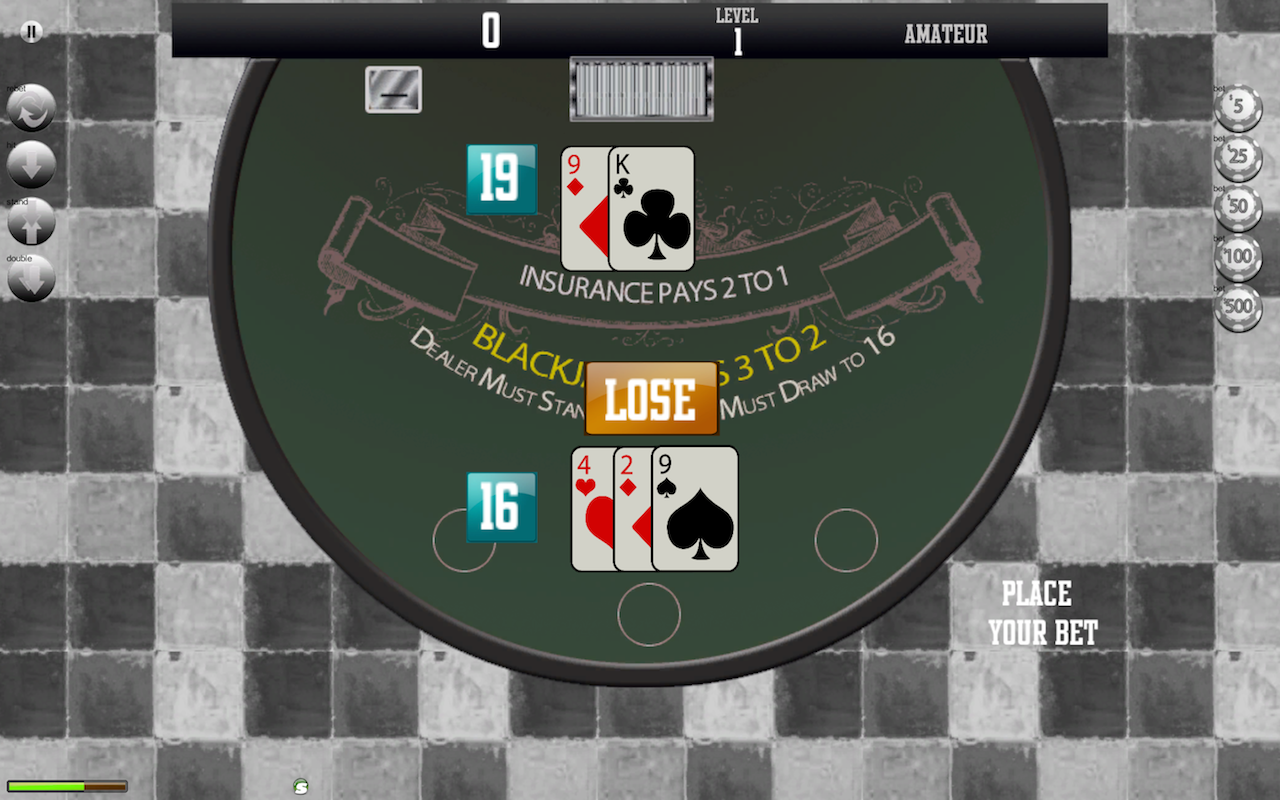This screenshot has height=800, width=1280.
Task: Add the $50 chip to your bet
Action: pyautogui.click(x=1238, y=208)
